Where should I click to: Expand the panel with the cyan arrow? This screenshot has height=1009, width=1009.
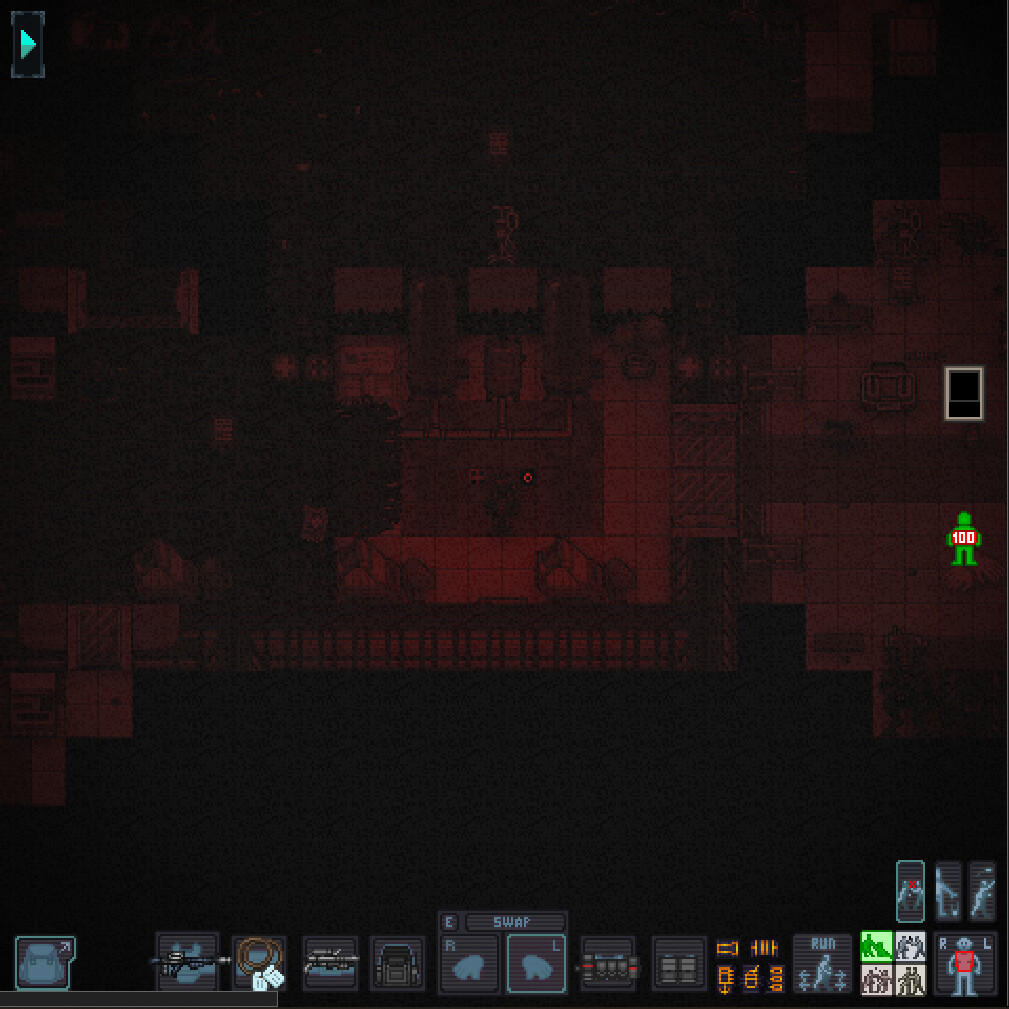tap(28, 44)
